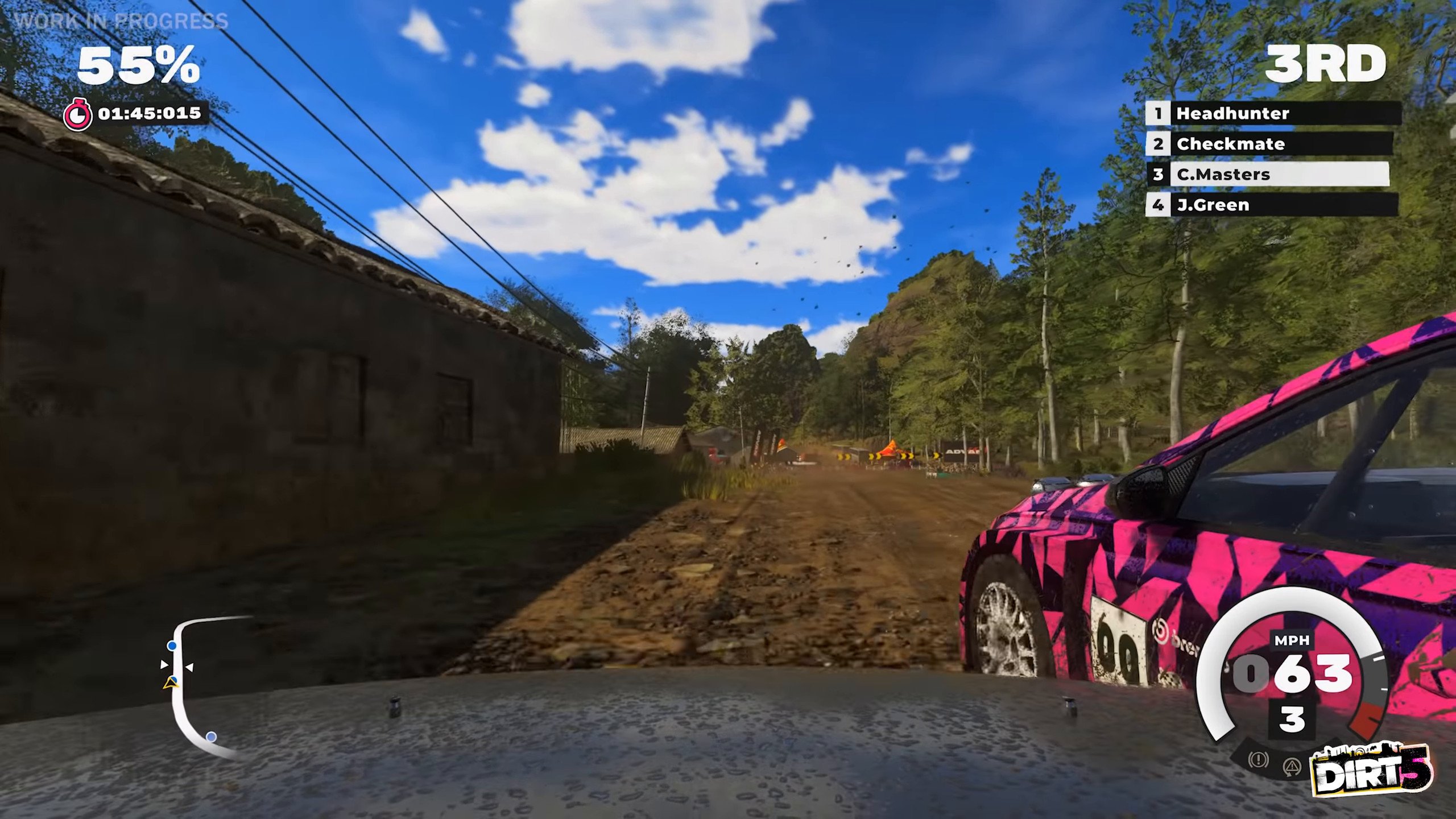Open the track minimap
This screenshot has width=1456, height=819.
199,685
